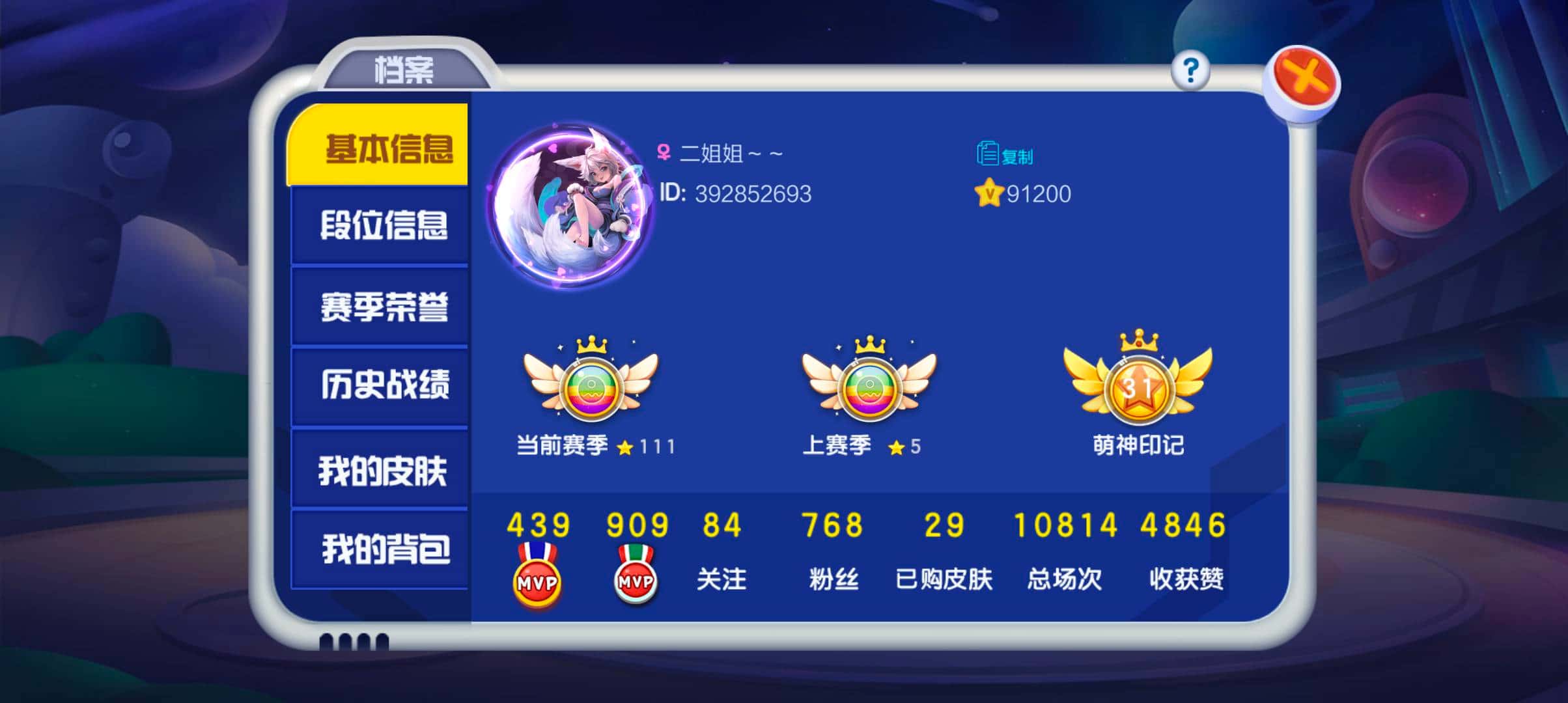1568x703 pixels.
Task: Open the 我的皮肤 tab
Action: click(386, 470)
